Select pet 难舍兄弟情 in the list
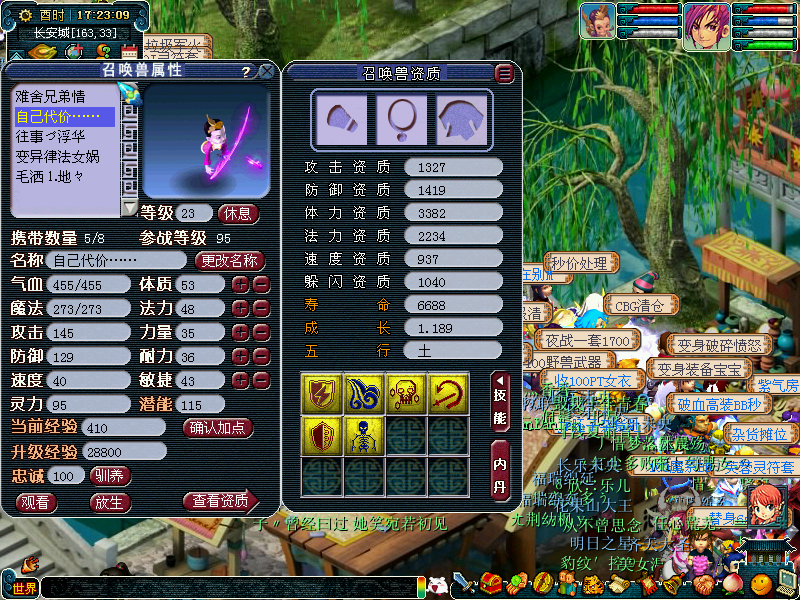Image resolution: width=800 pixels, height=600 pixels. tap(50, 97)
